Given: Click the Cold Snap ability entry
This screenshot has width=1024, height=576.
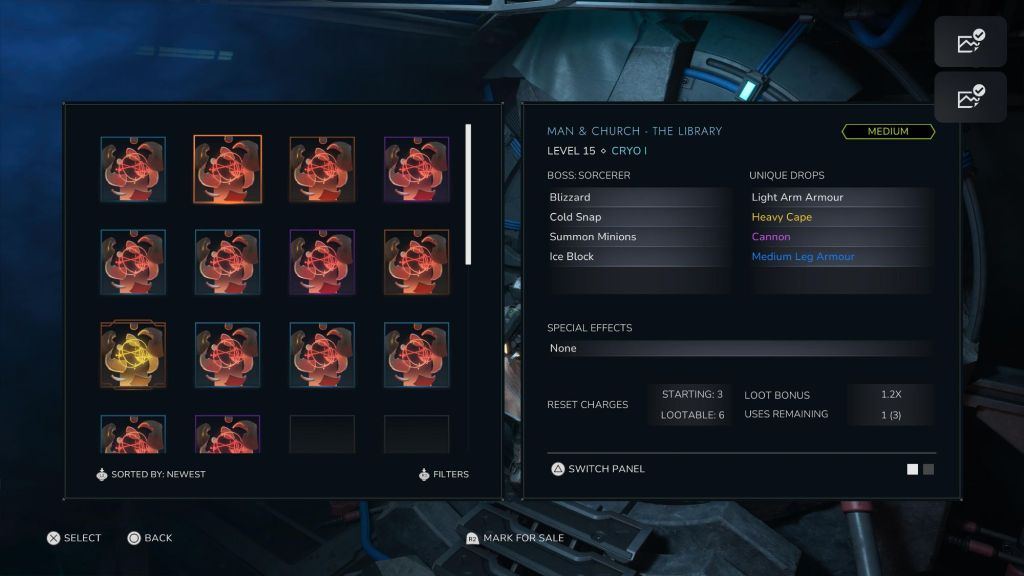Looking at the screenshot, I should tap(638, 217).
